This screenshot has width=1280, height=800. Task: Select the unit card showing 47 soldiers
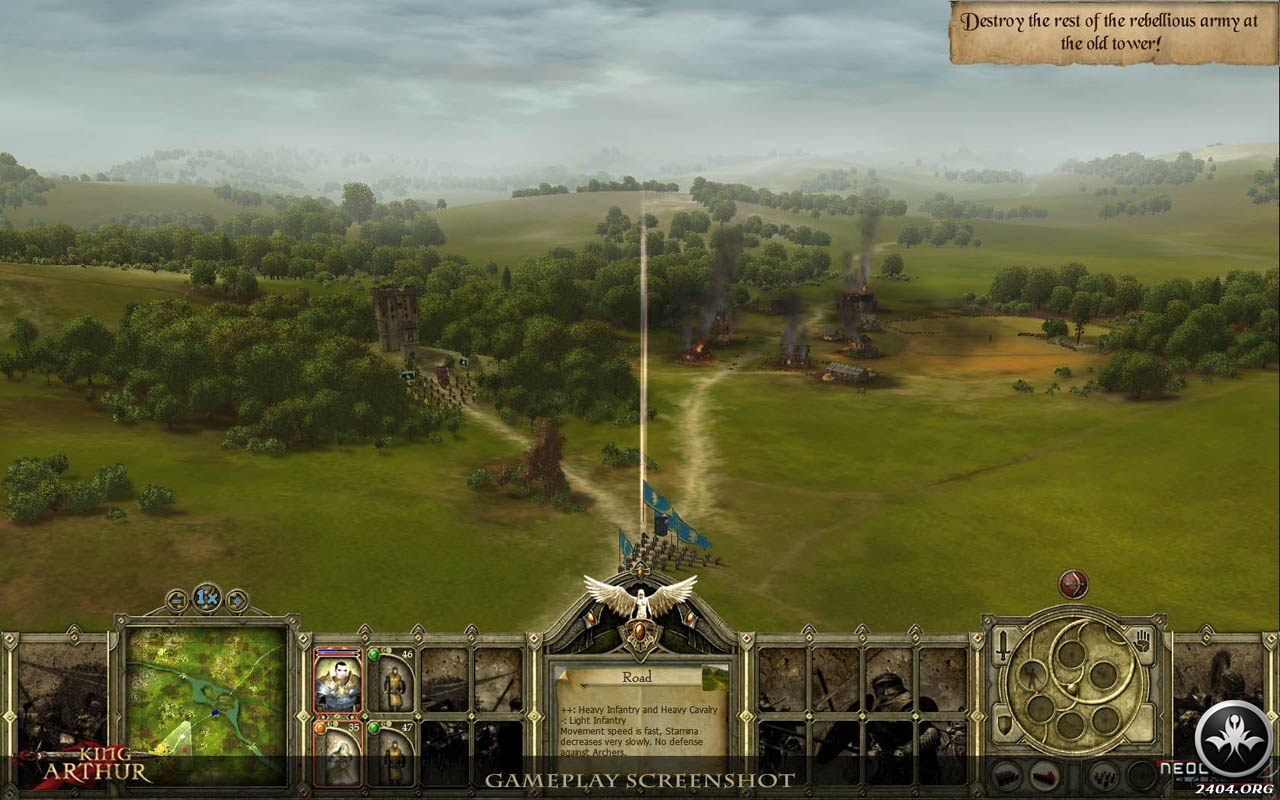coord(391,755)
